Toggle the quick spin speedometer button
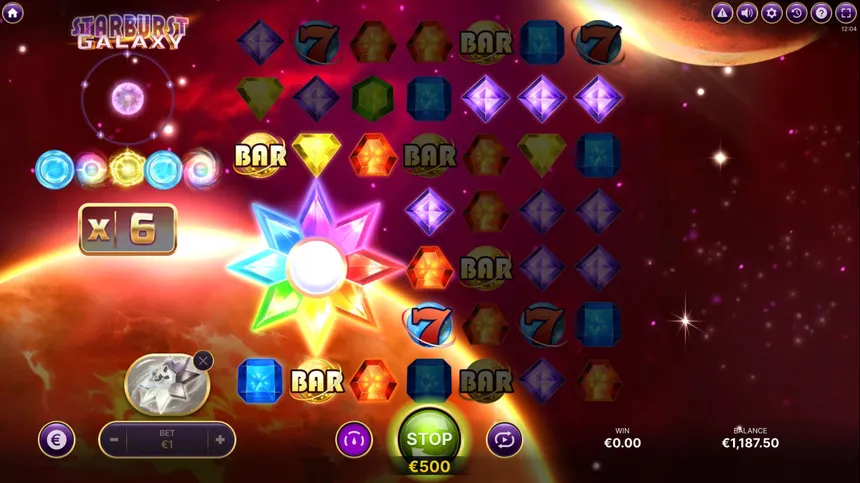The image size is (860, 483). point(353,439)
